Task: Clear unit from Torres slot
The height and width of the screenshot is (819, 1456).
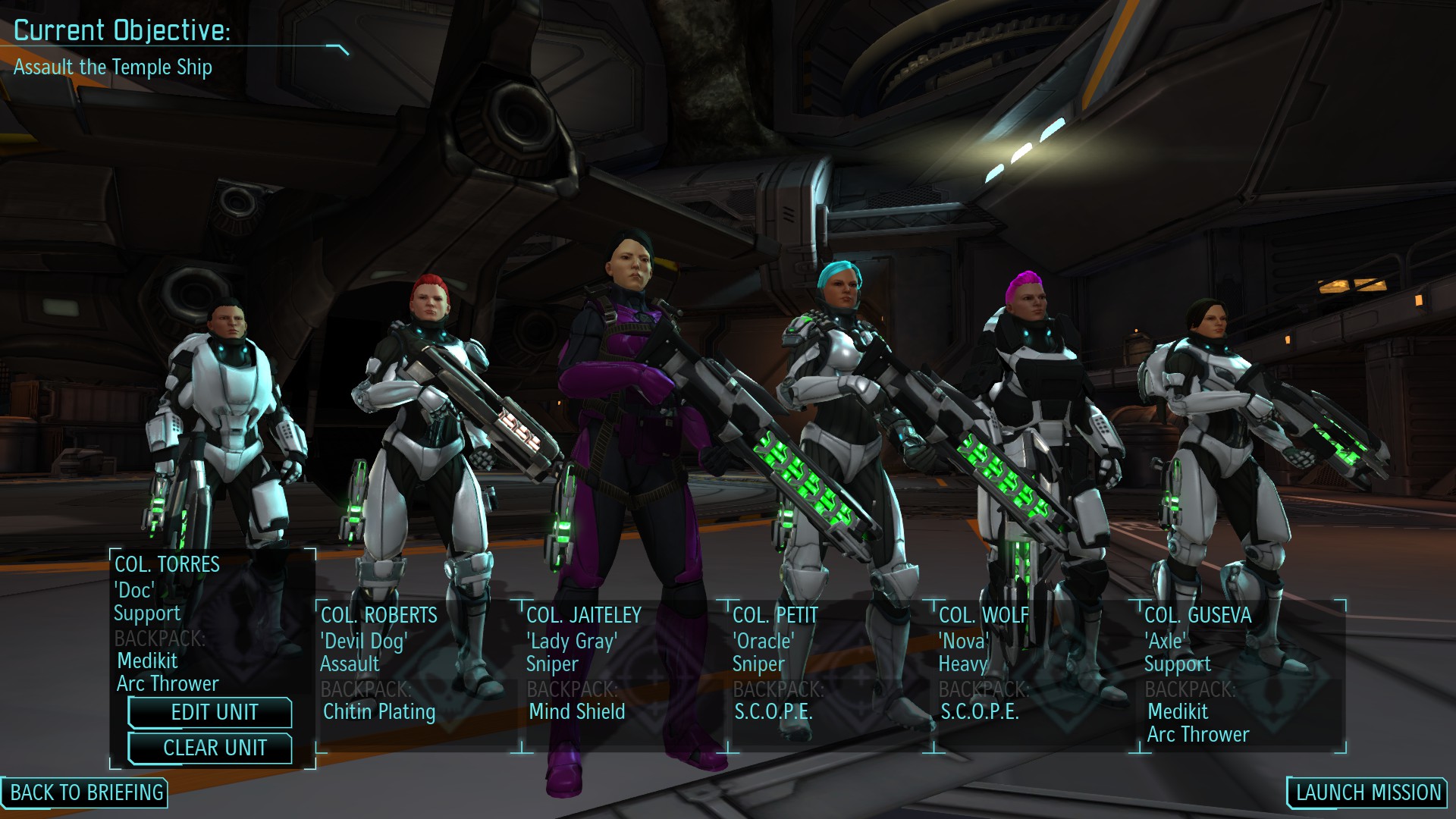Action: pos(211,748)
